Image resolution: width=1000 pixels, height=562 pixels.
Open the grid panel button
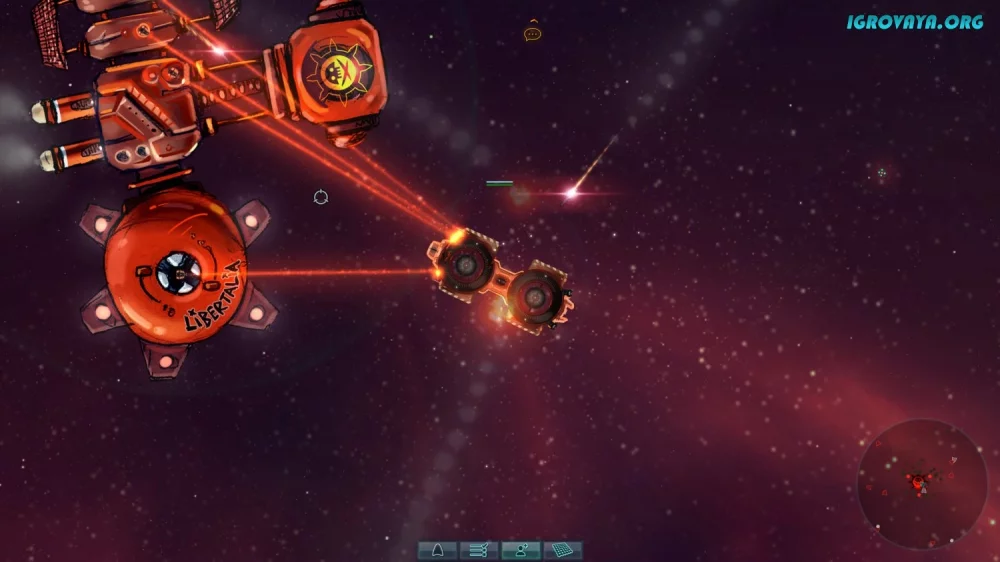point(562,550)
